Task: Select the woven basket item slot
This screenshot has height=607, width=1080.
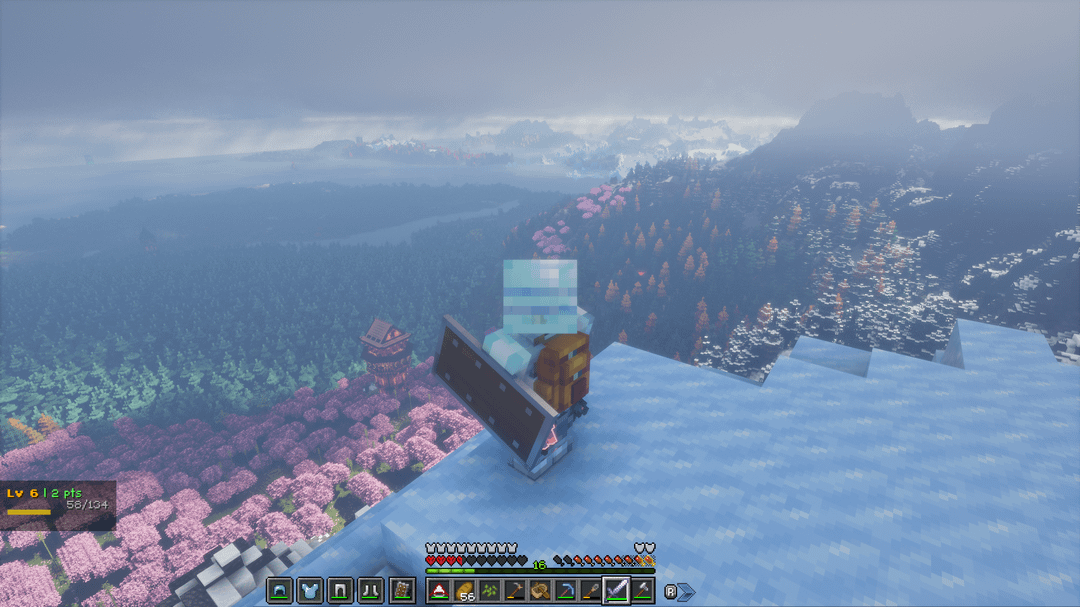Action: pyautogui.click(x=540, y=590)
